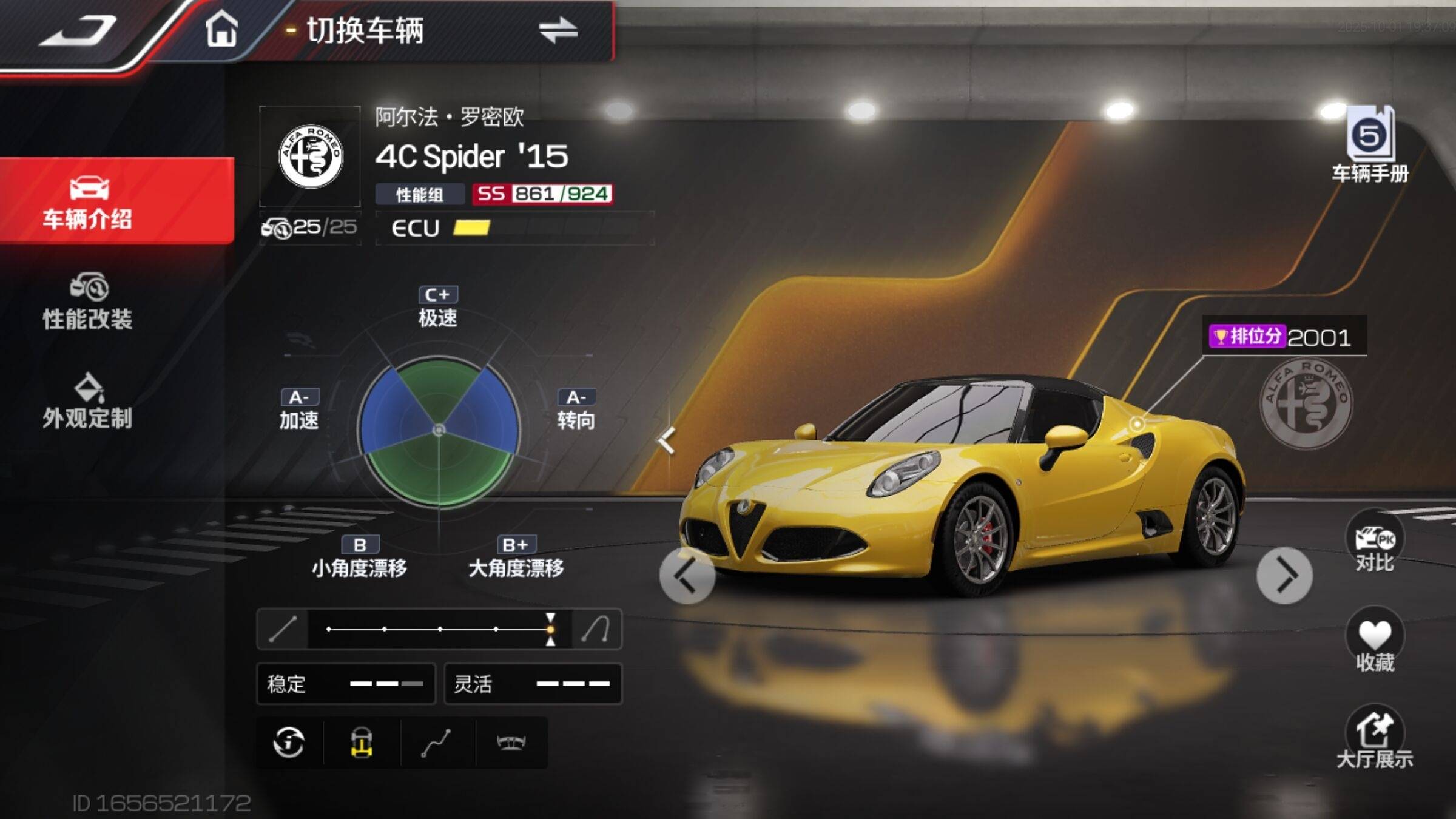Open the 车辆手册 vehicle manual
Viewport: 1456px width, 819px height.
pos(1370,146)
